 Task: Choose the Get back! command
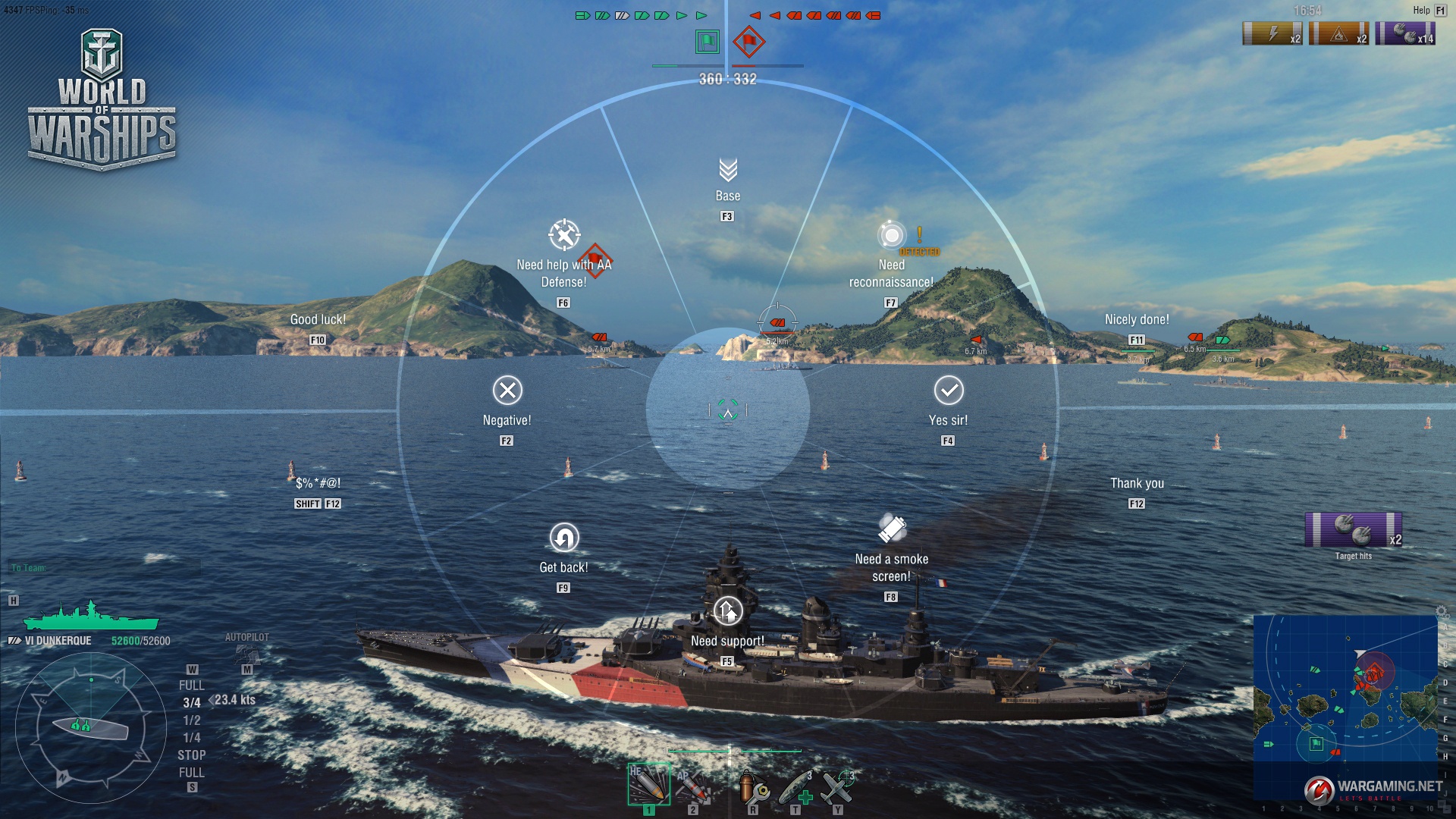coord(563,538)
